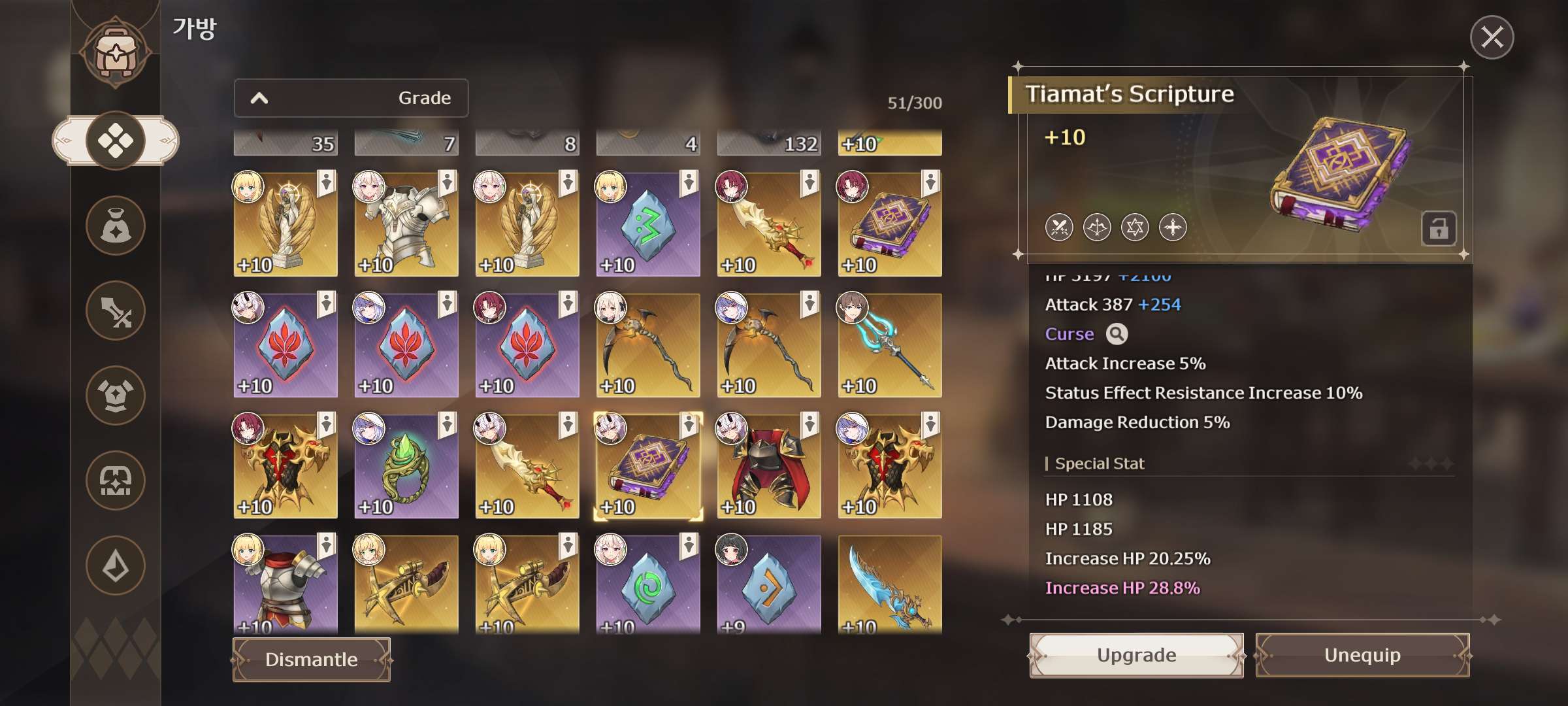Dismantle items from the bag
The height and width of the screenshot is (706, 1568).
[x=312, y=660]
